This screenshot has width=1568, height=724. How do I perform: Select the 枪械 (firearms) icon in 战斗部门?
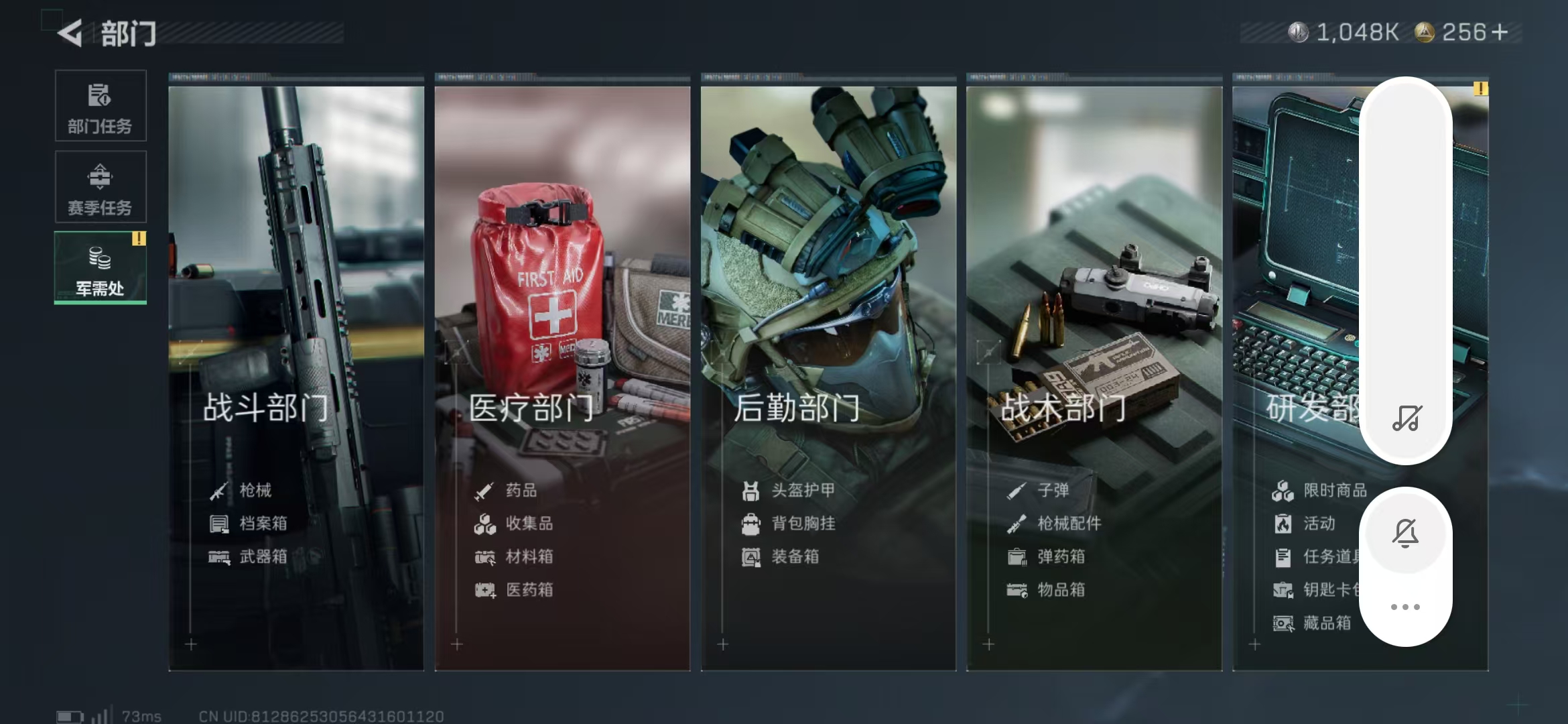[217, 489]
